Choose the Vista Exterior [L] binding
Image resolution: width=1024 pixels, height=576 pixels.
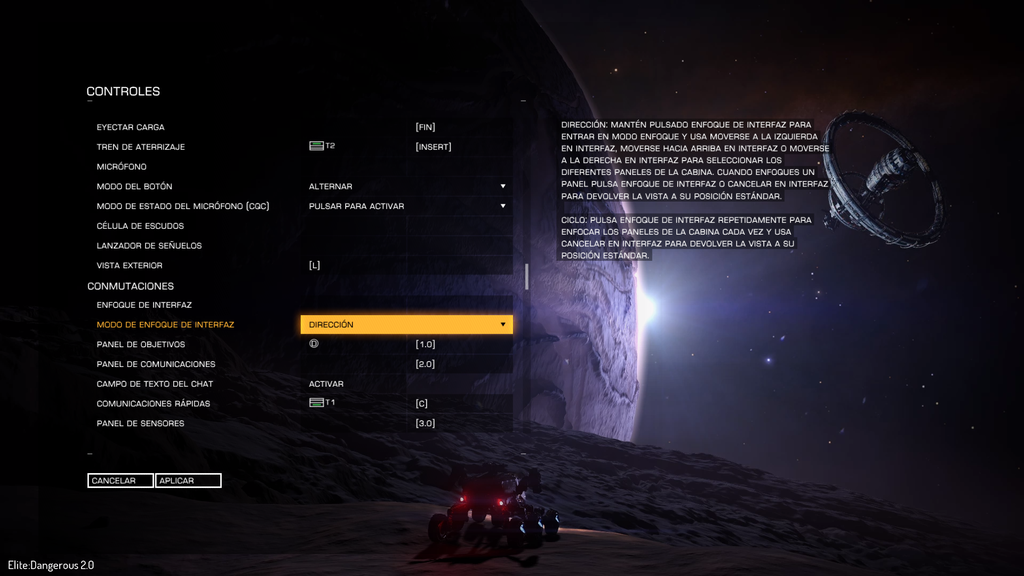pyautogui.click(x=315, y=266)
